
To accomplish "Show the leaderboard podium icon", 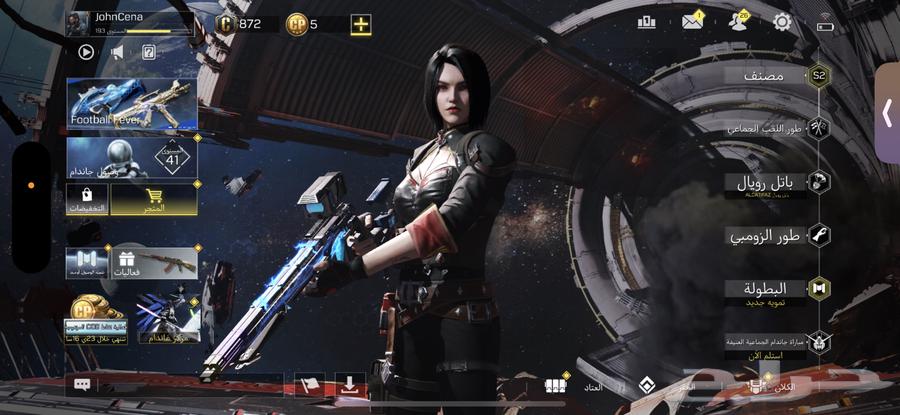I will [x=646, y=21].
